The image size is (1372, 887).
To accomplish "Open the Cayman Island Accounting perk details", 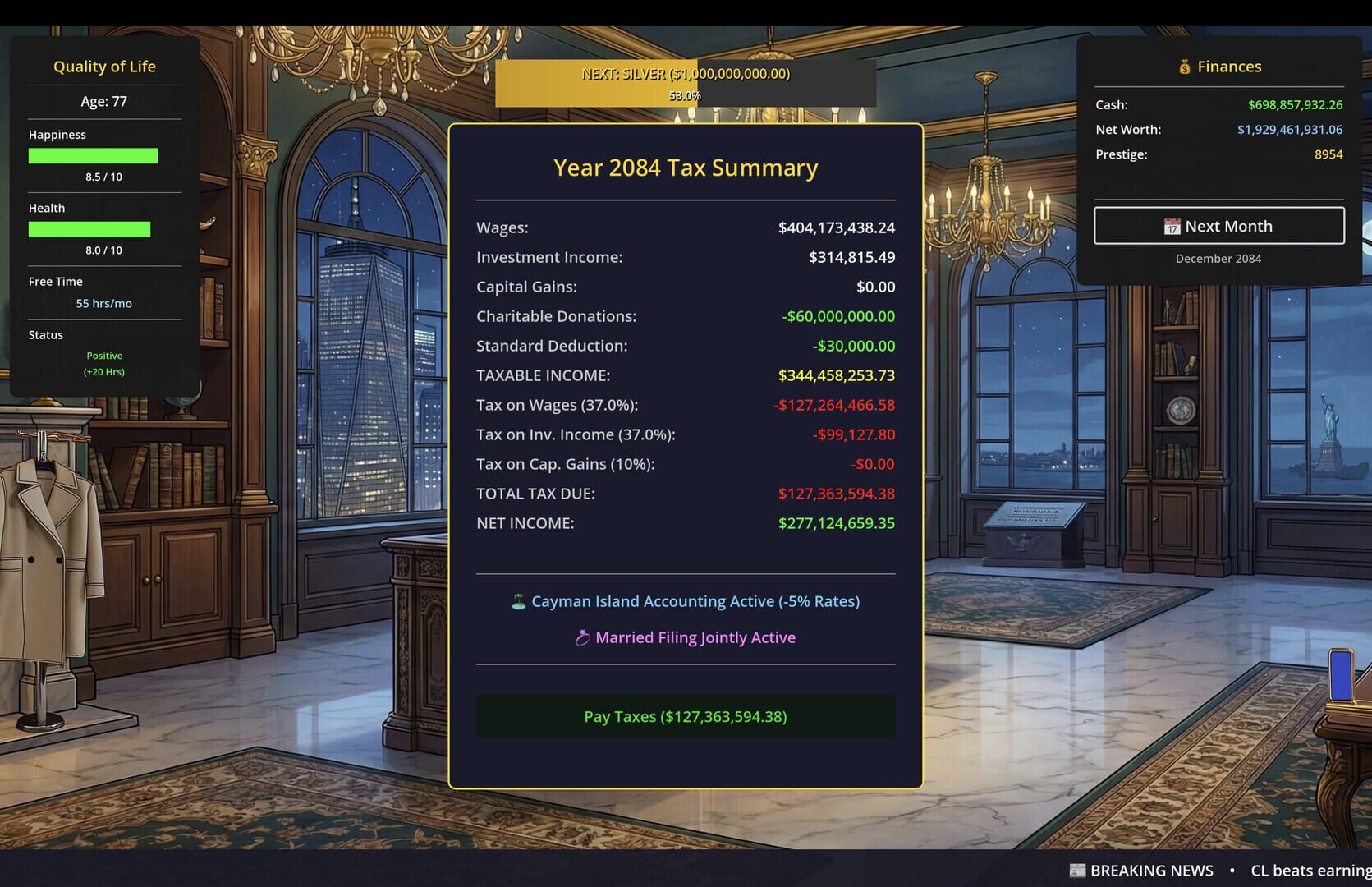I will pyautogui.click(x=695, y=601).
